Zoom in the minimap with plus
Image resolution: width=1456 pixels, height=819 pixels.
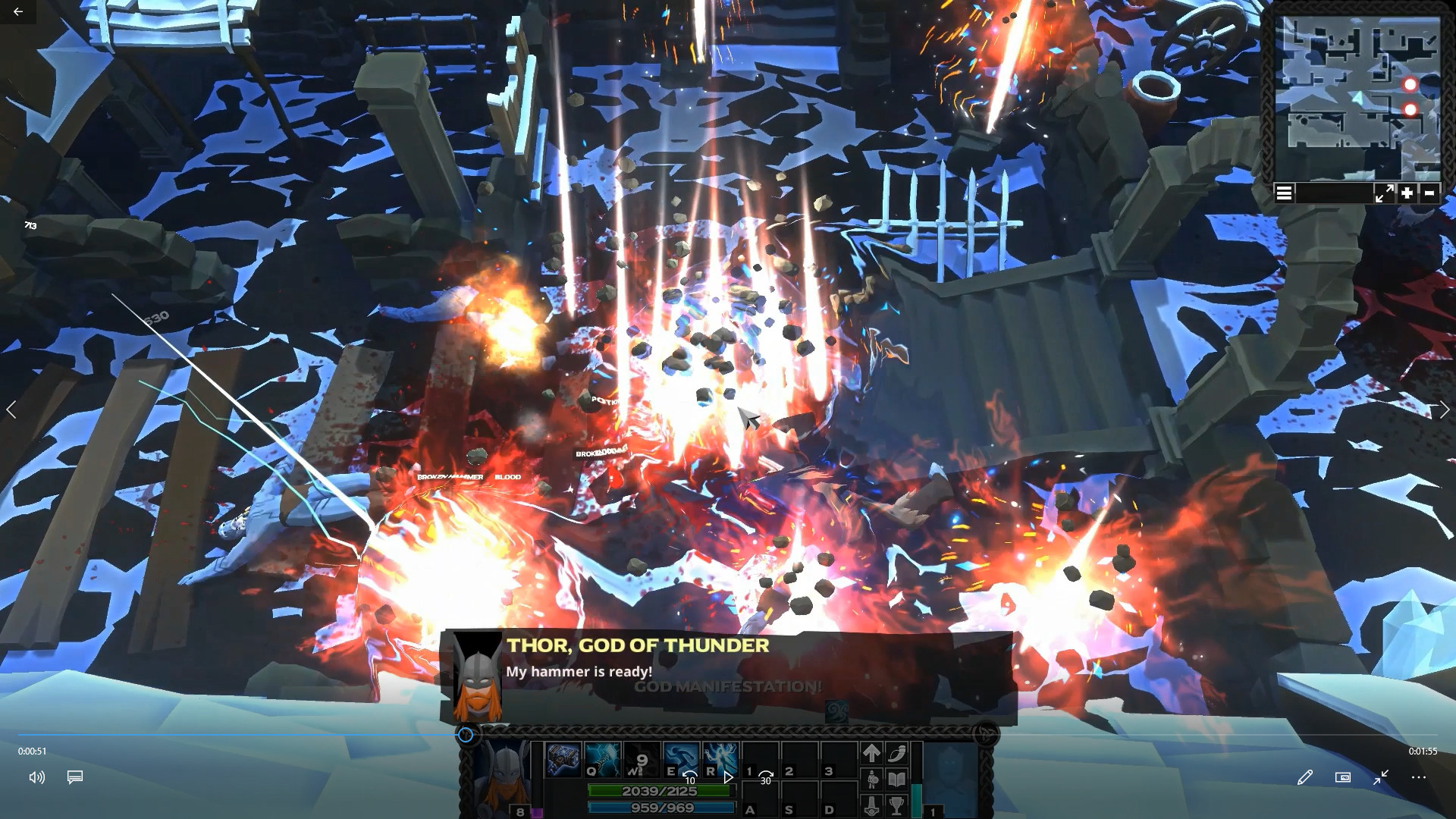coord(1407,193)
